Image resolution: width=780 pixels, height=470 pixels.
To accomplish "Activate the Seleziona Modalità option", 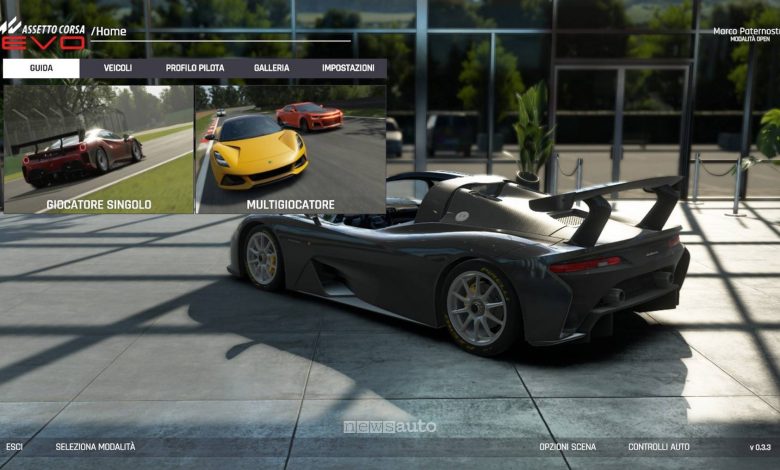I will 95,447.
